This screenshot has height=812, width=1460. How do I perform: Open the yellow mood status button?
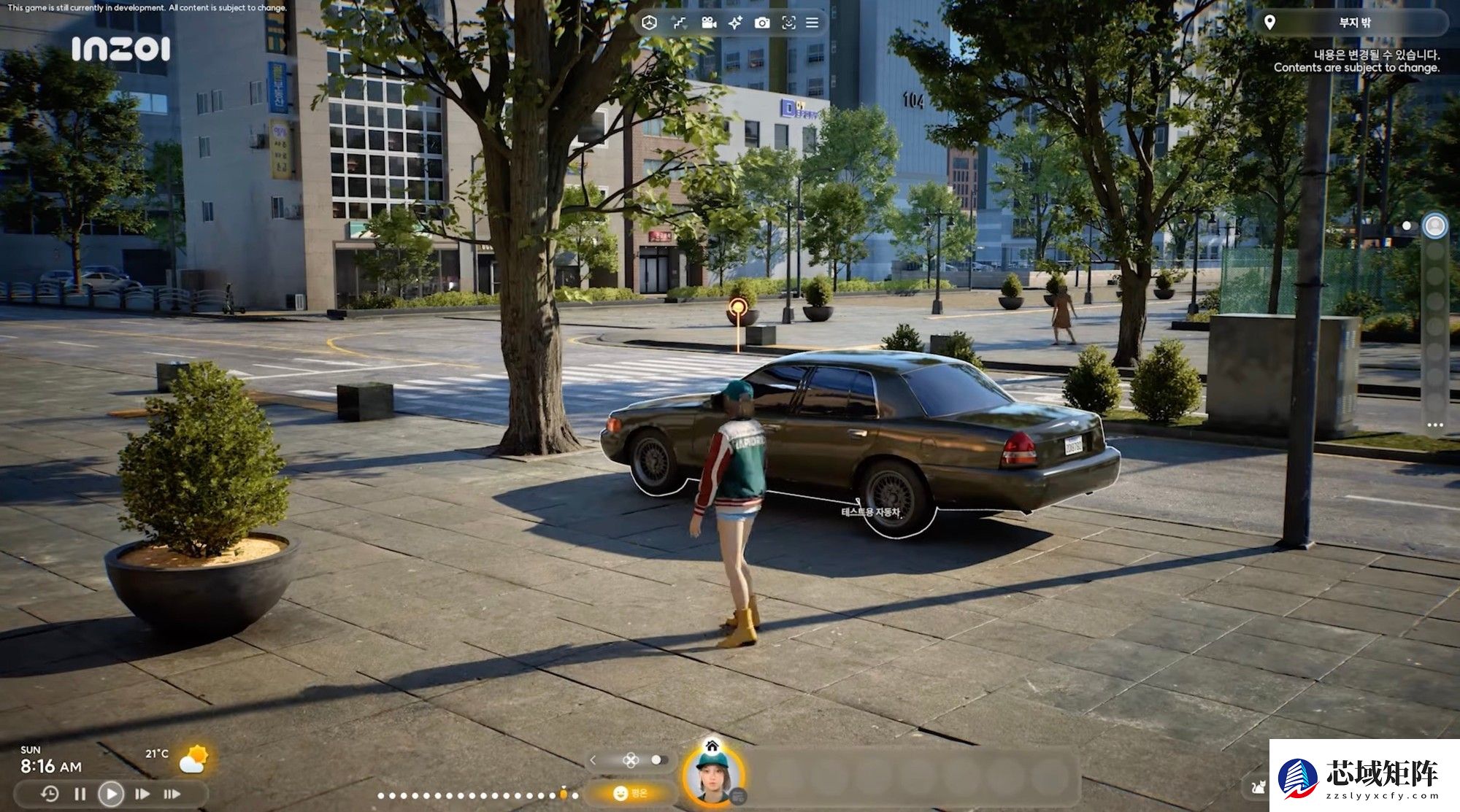click(x=630, y=793)
